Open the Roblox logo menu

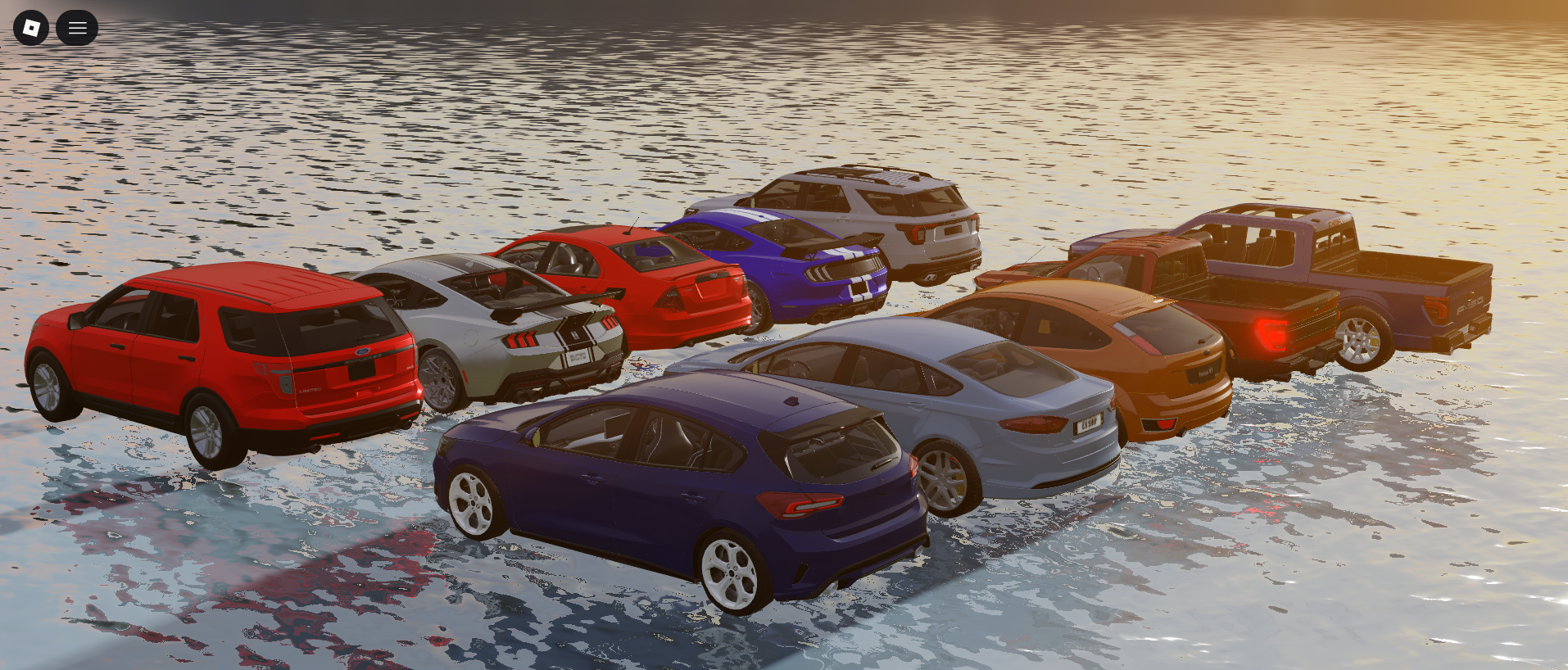pos(31,28)
